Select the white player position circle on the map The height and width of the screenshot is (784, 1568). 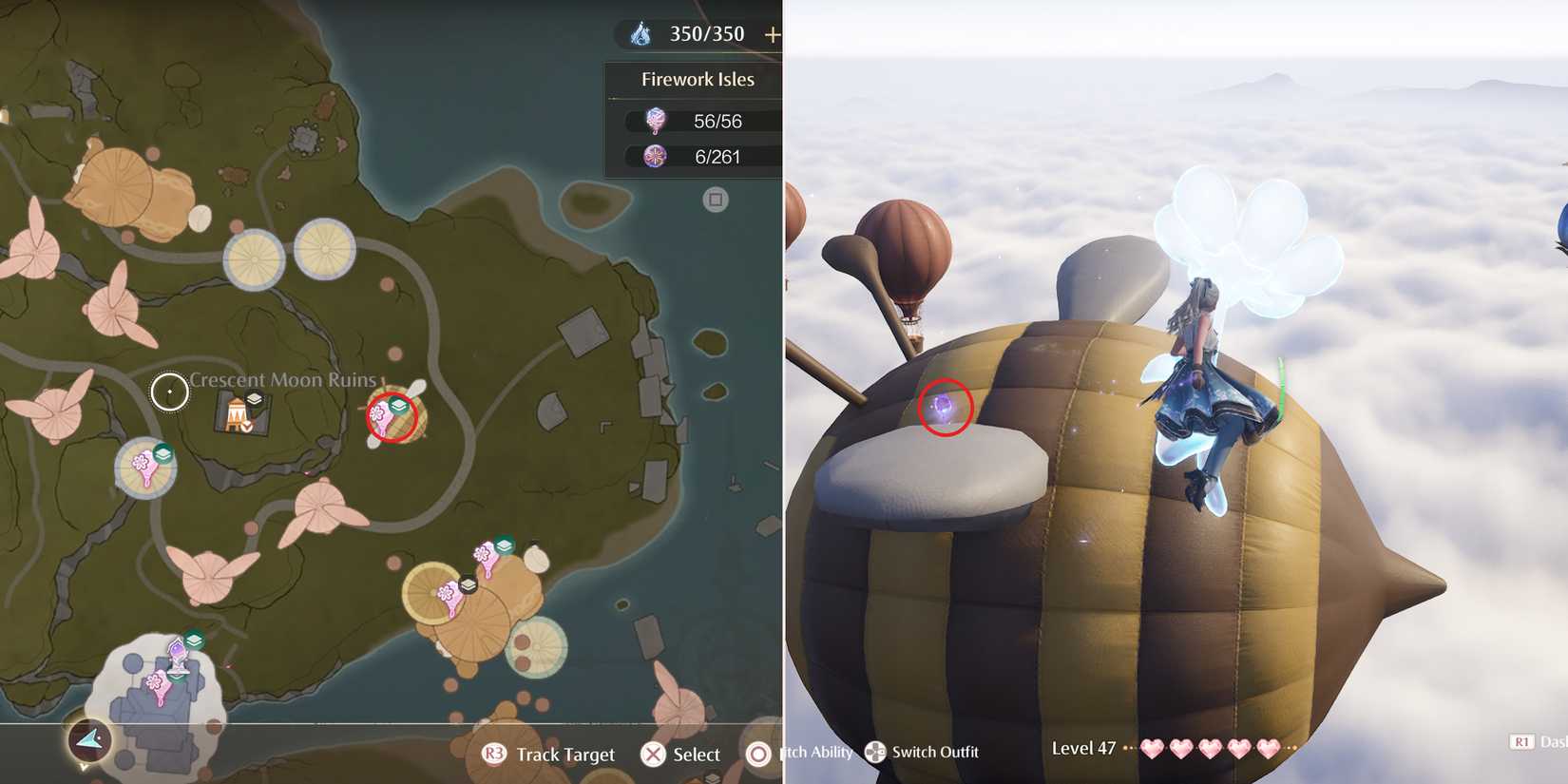[169, 391]
